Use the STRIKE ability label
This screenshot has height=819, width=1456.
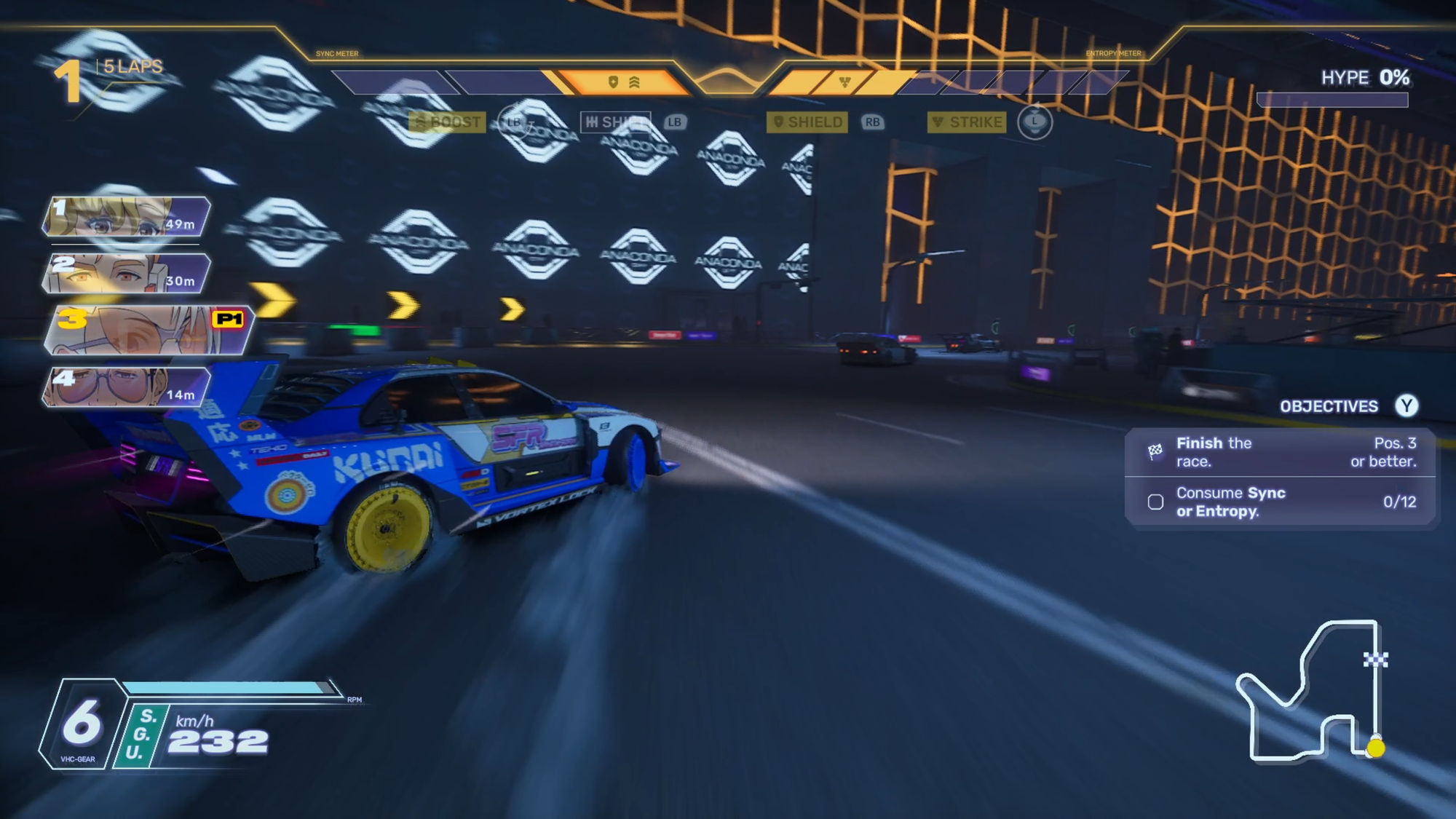(x=967, y=122)
